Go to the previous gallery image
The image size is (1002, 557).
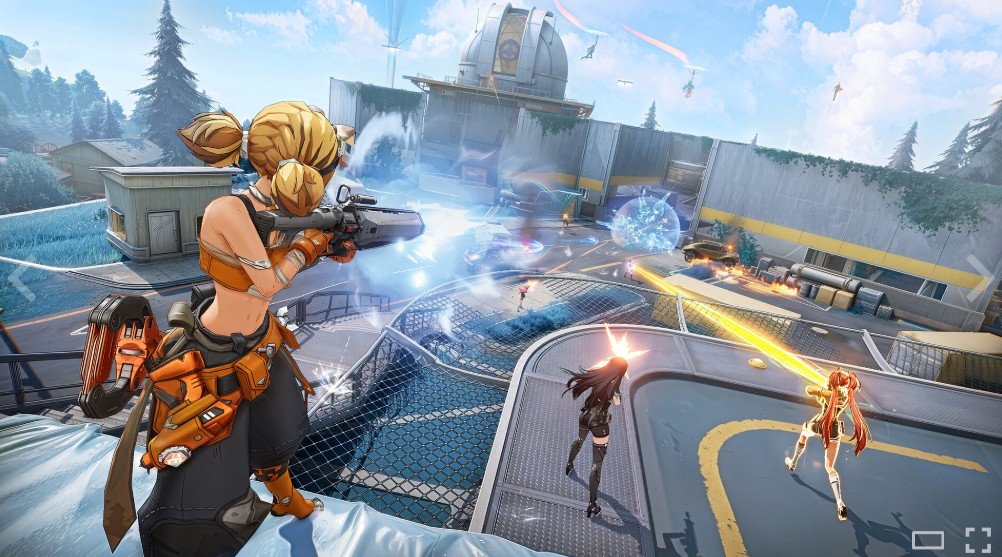(x=22, y=279)
